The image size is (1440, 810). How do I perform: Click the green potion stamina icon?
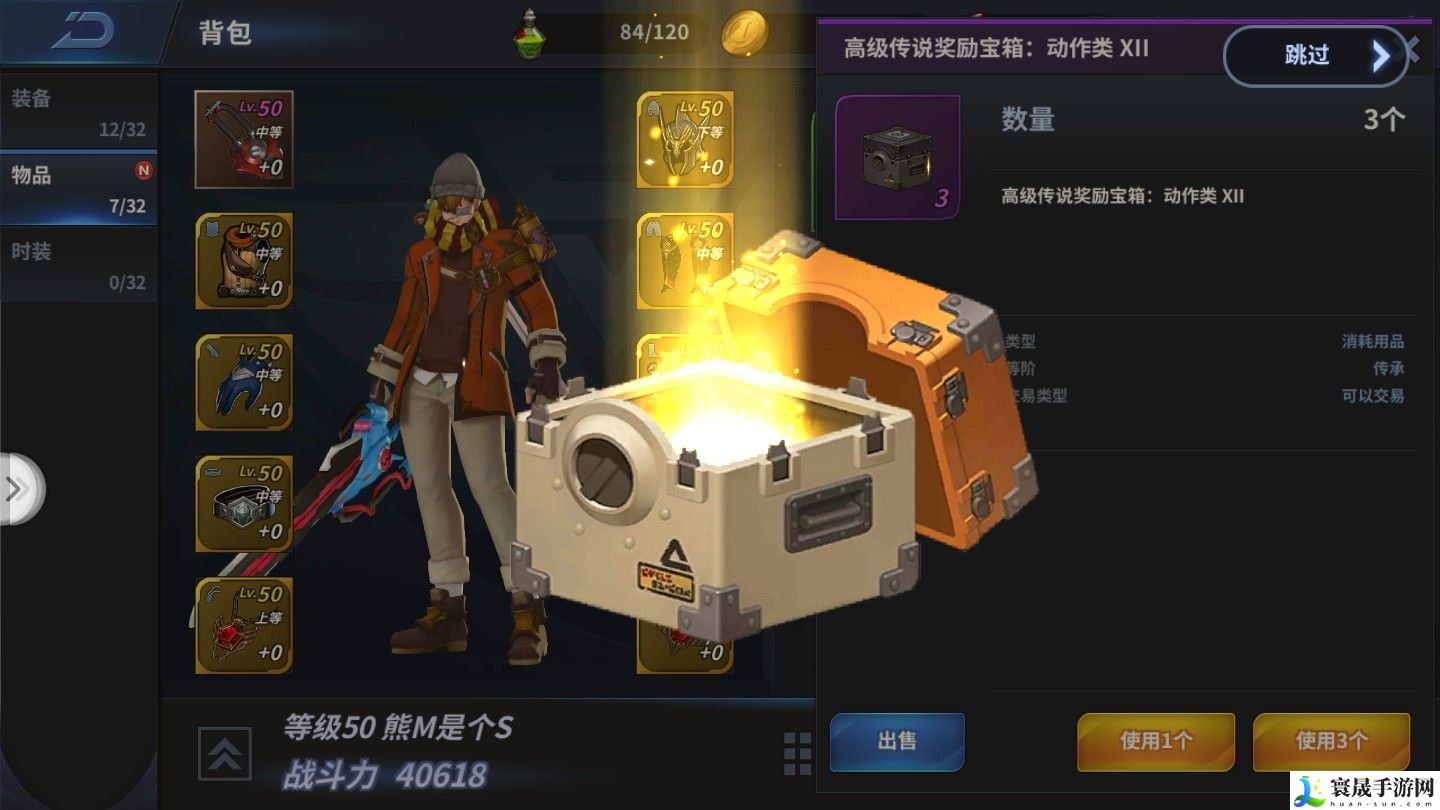tap(531, 33)
